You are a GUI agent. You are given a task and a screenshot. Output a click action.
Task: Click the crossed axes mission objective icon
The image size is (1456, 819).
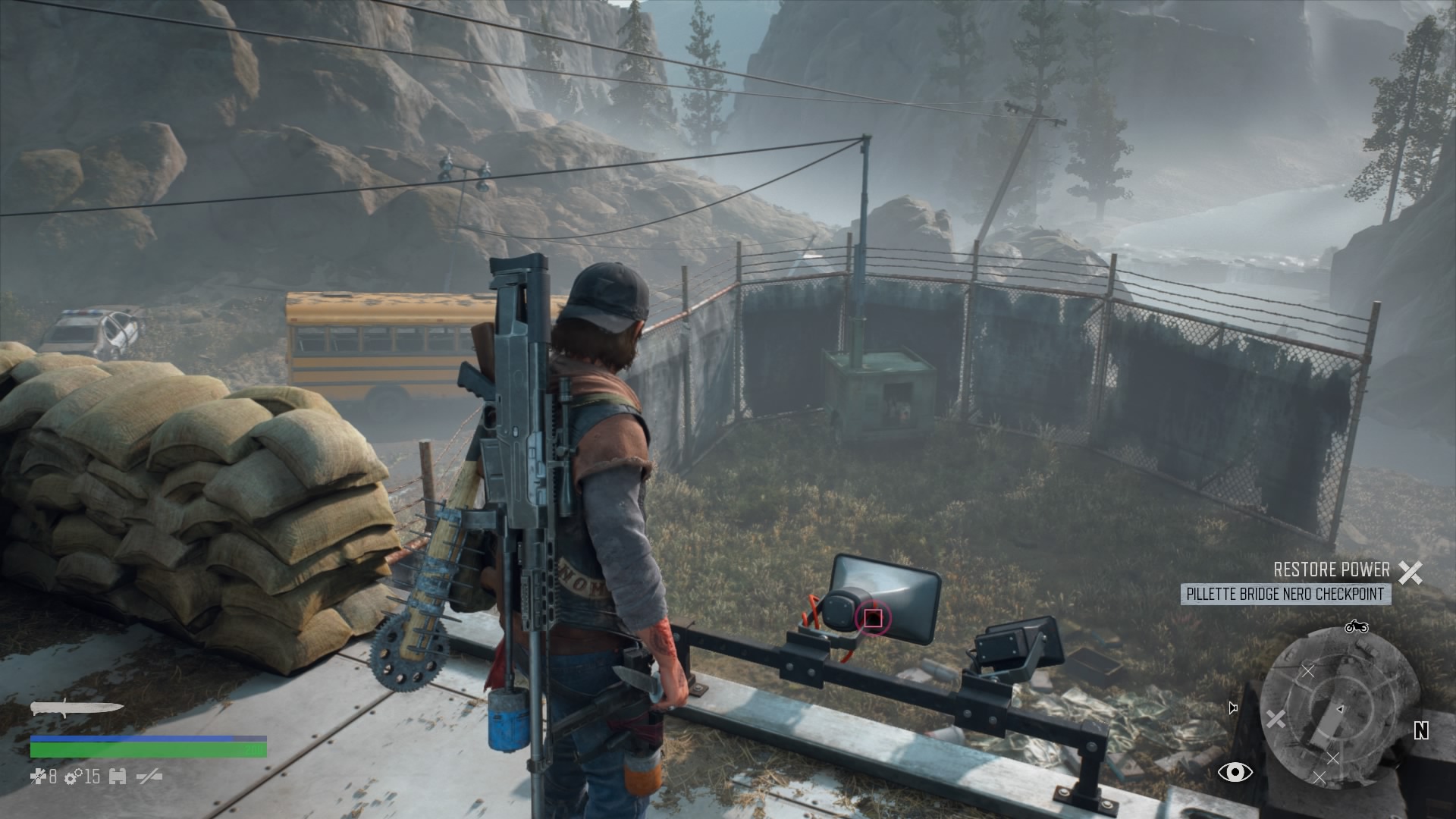pos(1411,573)
